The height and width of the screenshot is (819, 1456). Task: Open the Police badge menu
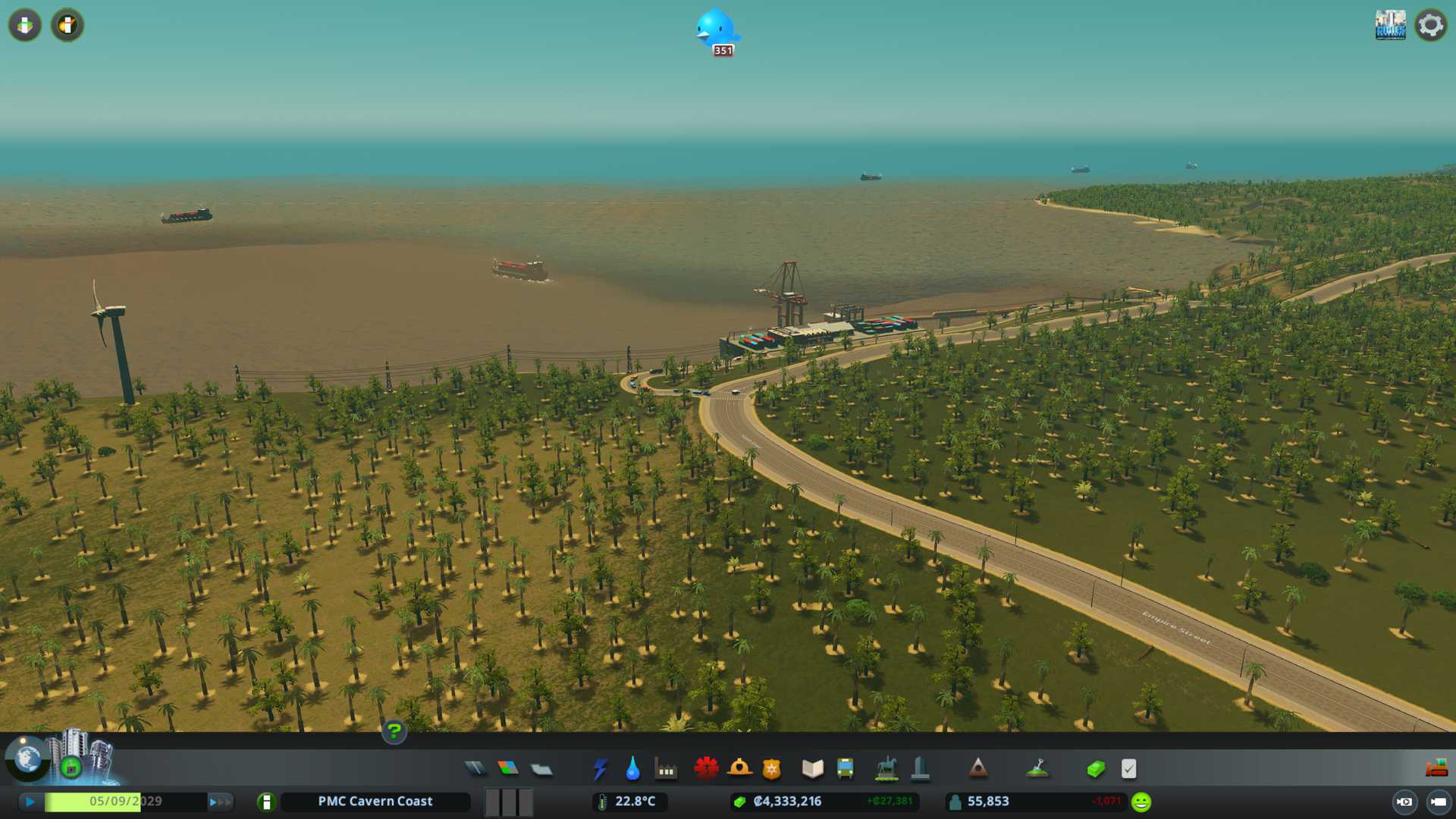point(772,769)
